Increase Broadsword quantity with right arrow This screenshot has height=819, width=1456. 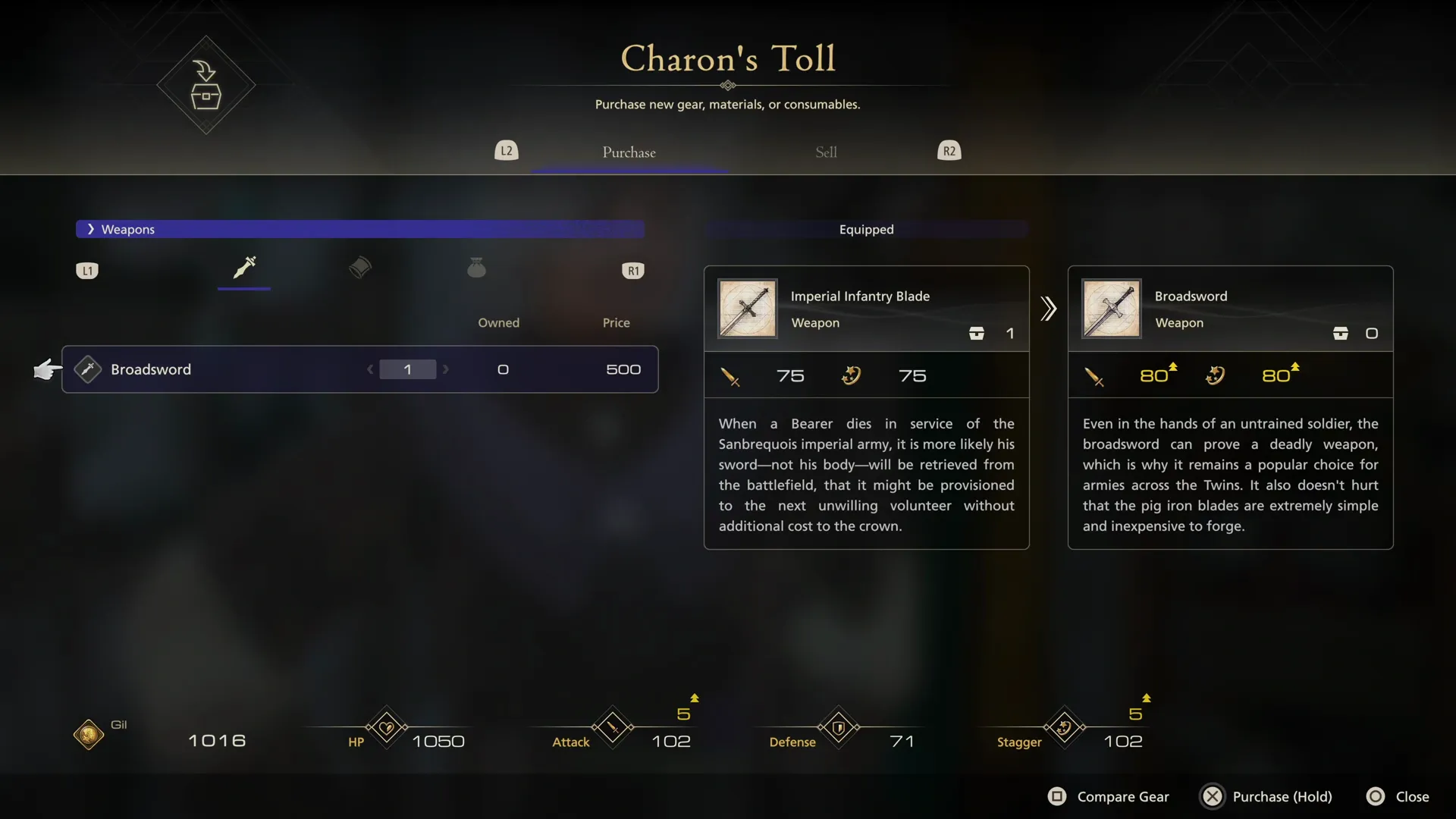pyautogui.click(x=447, y=369)
